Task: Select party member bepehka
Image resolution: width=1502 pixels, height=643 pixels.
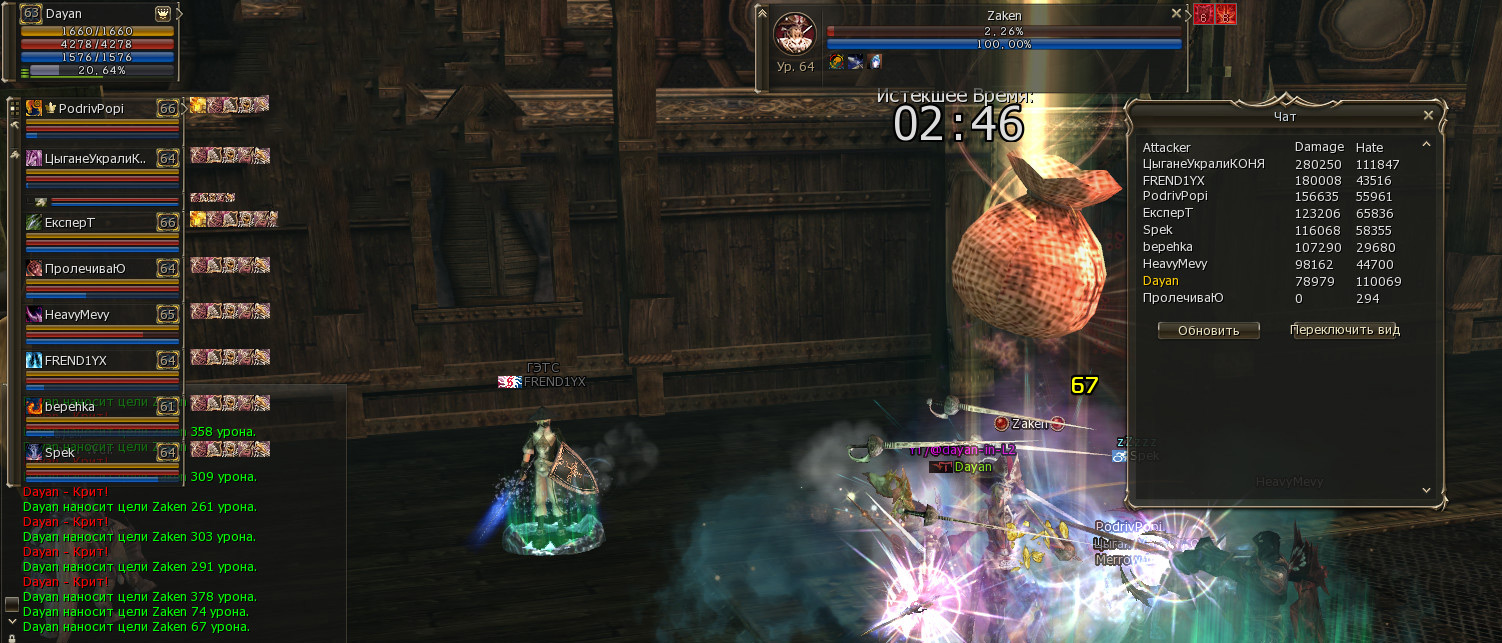Action: [x=70, y=407]
